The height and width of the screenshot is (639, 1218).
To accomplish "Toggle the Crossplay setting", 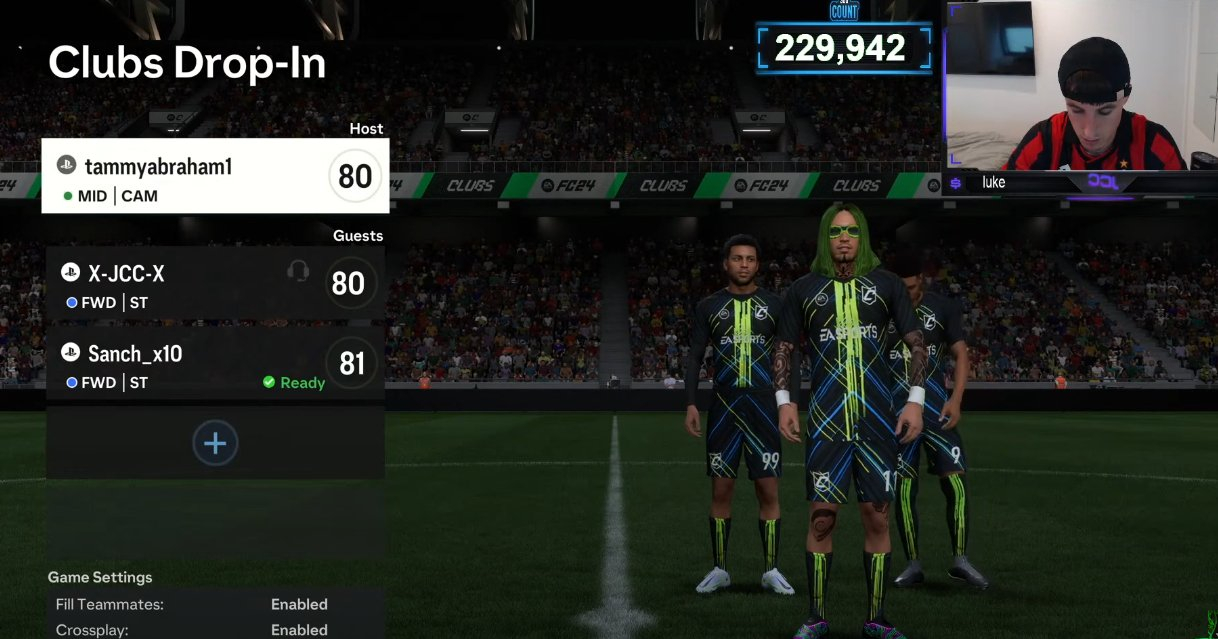I will [215, 630].
